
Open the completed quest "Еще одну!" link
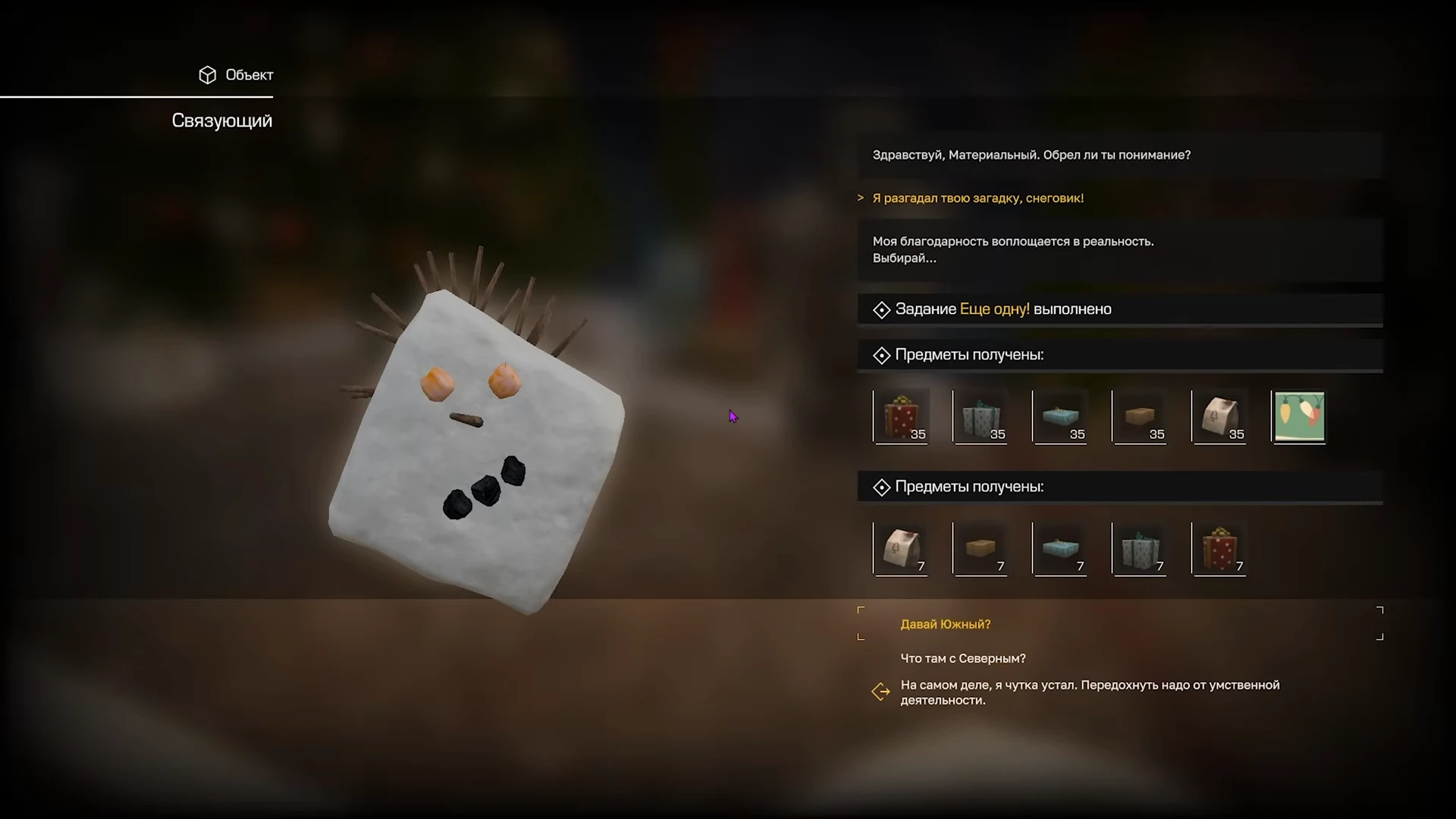coord(994,309)
